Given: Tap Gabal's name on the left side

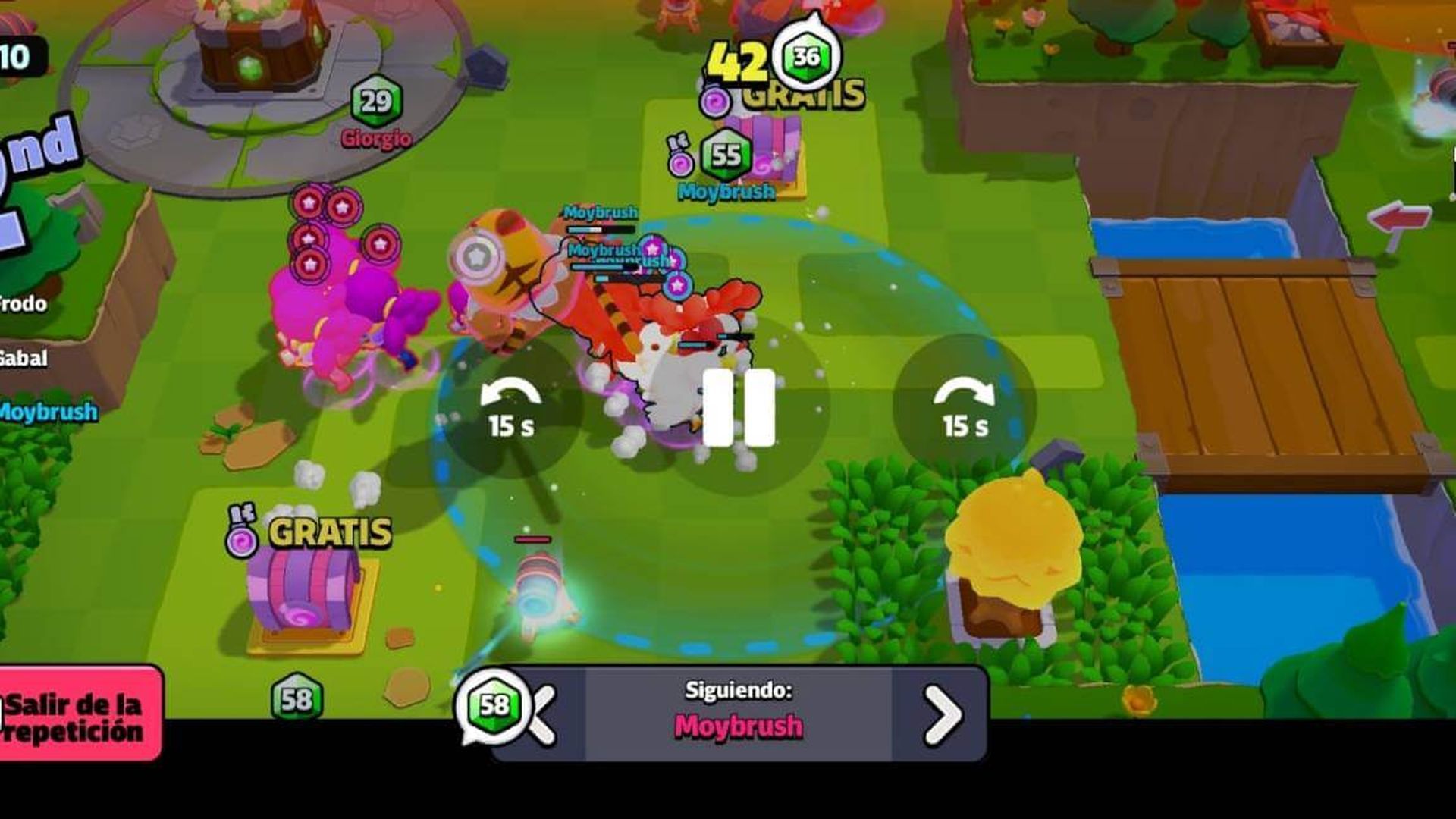Looking at the screenshot, I should coord(23,355).
